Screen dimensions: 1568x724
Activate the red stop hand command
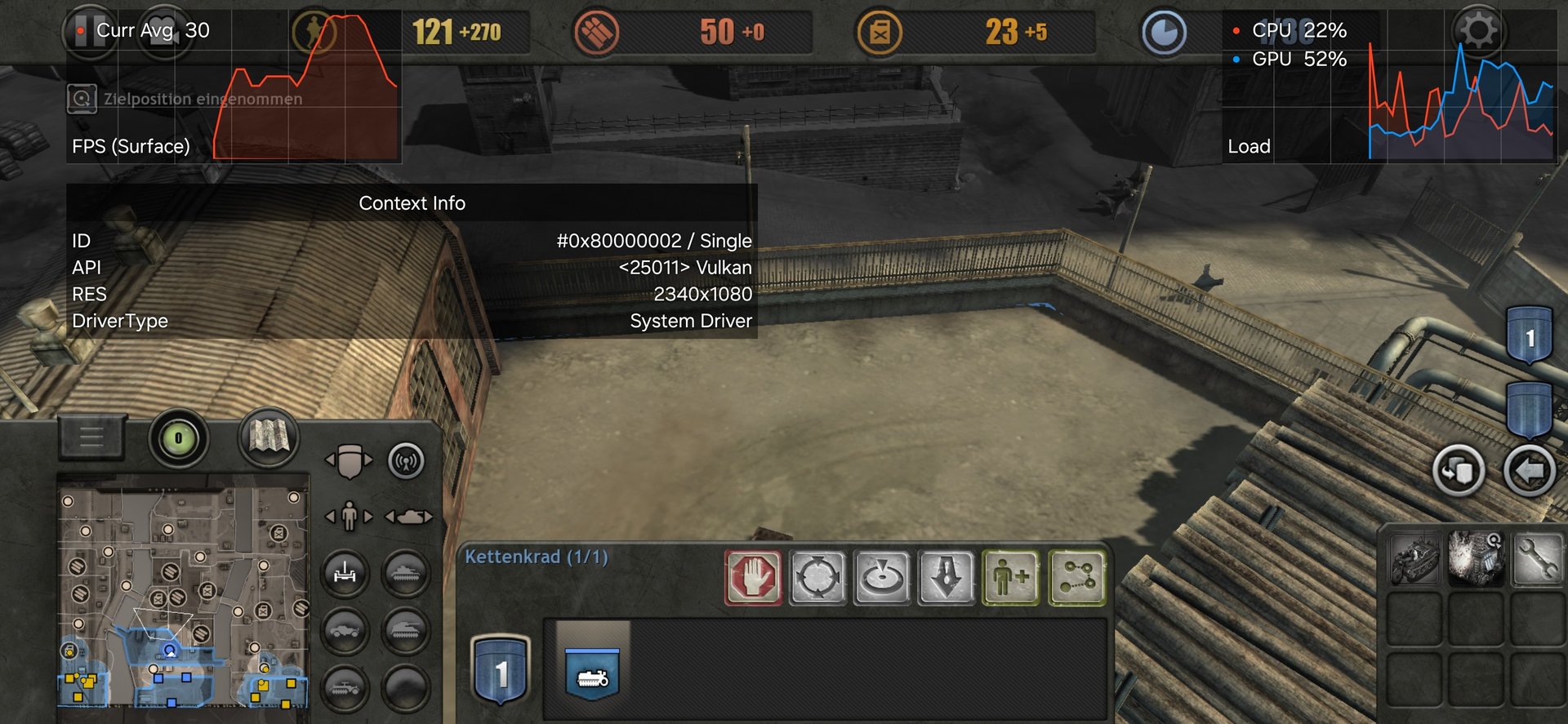click(753, 578)
